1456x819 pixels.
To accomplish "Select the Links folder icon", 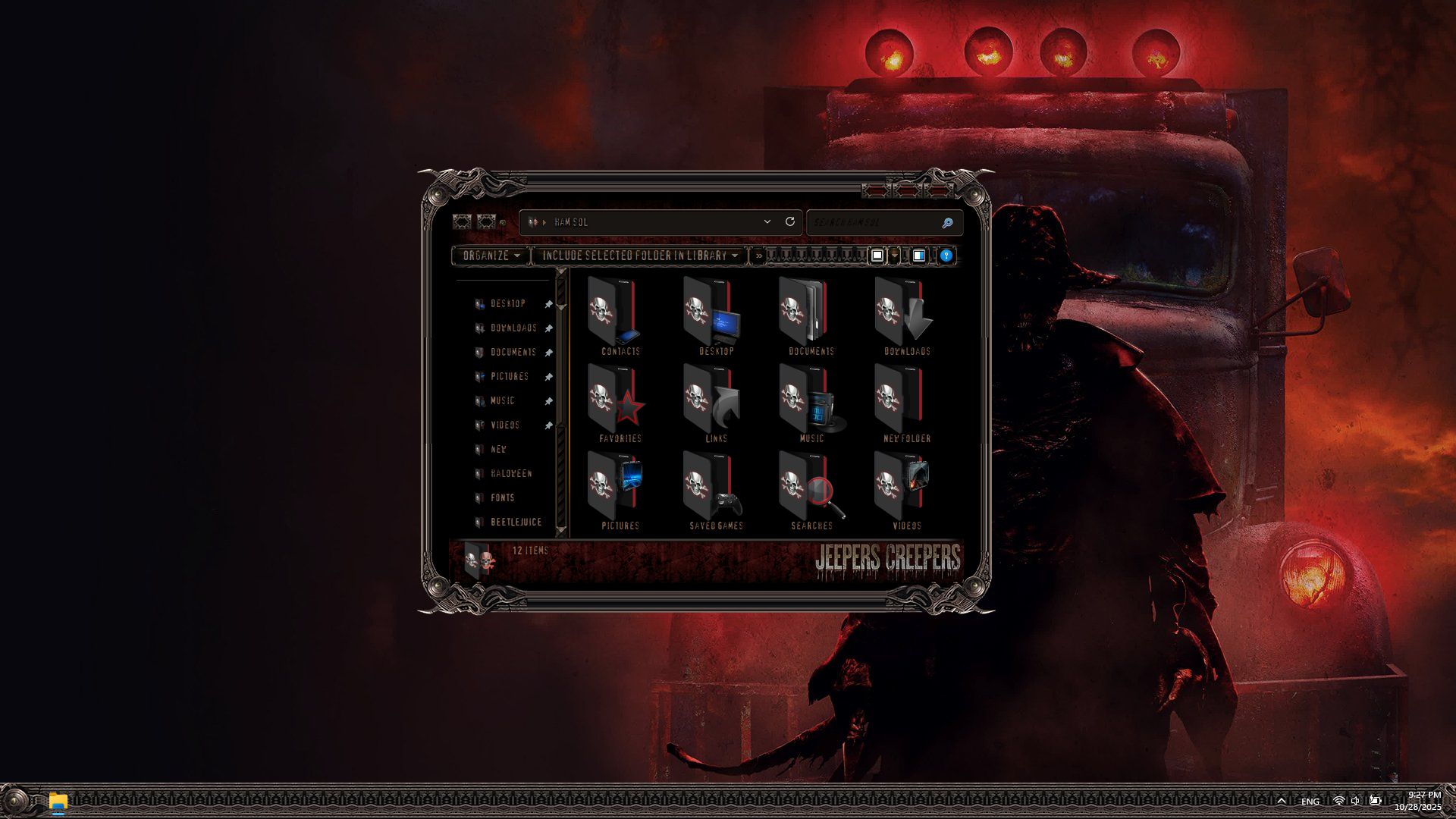I will coord(711,403).
